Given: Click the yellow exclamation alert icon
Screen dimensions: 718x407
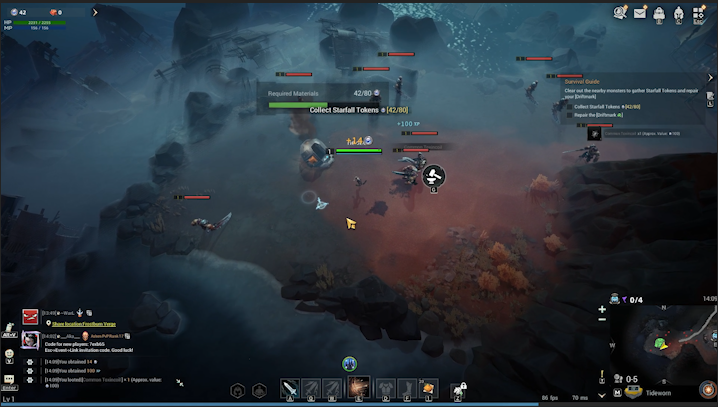Looking at the screenshot, I should (x=601, y=378).
